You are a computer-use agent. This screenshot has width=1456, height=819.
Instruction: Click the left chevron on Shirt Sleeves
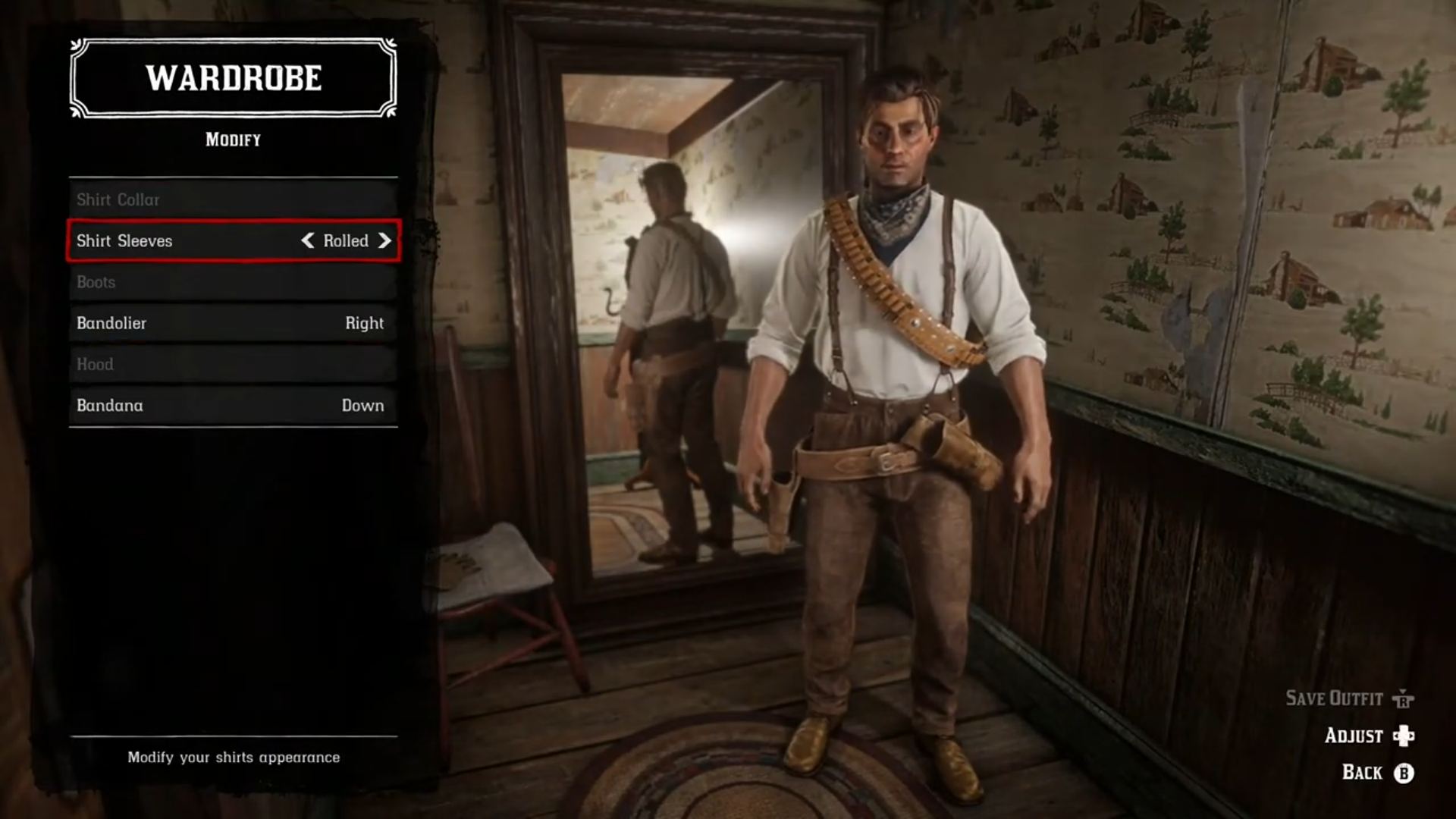pos(309,241)
